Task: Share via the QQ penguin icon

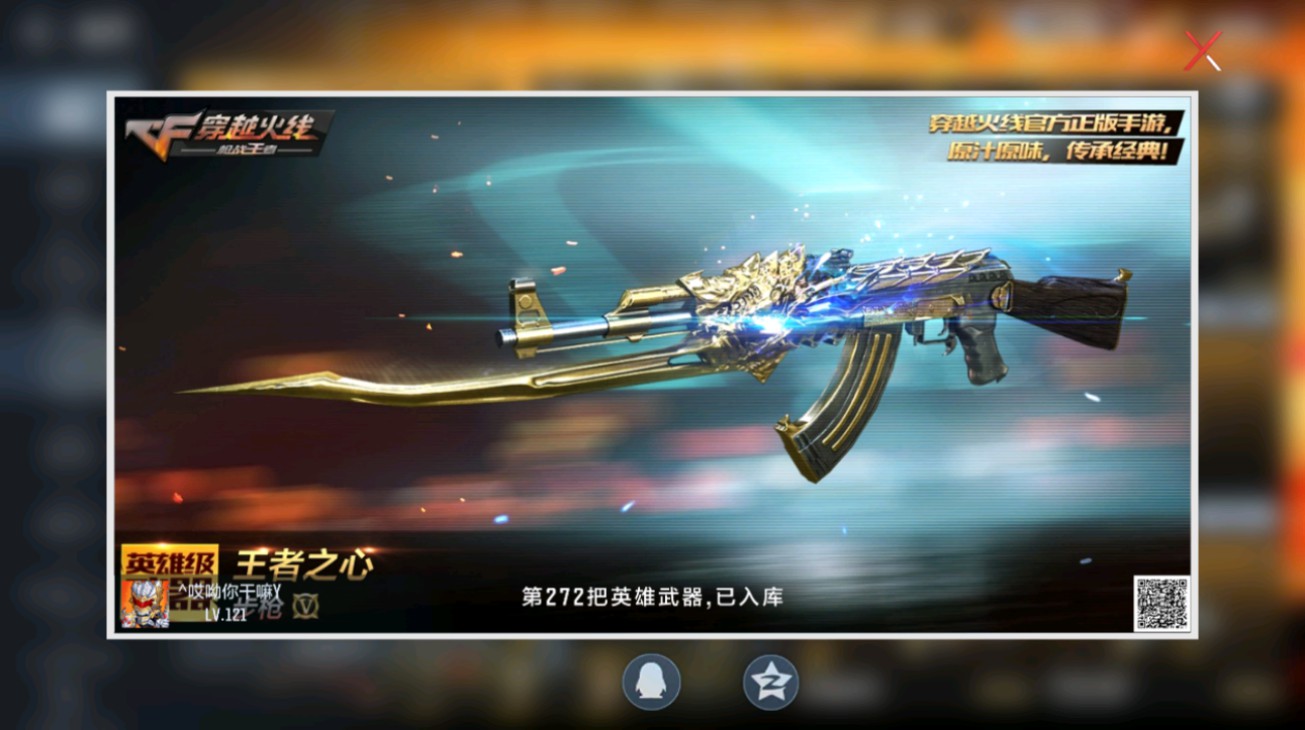Action: pyautogui.click(x=652, y=682)
